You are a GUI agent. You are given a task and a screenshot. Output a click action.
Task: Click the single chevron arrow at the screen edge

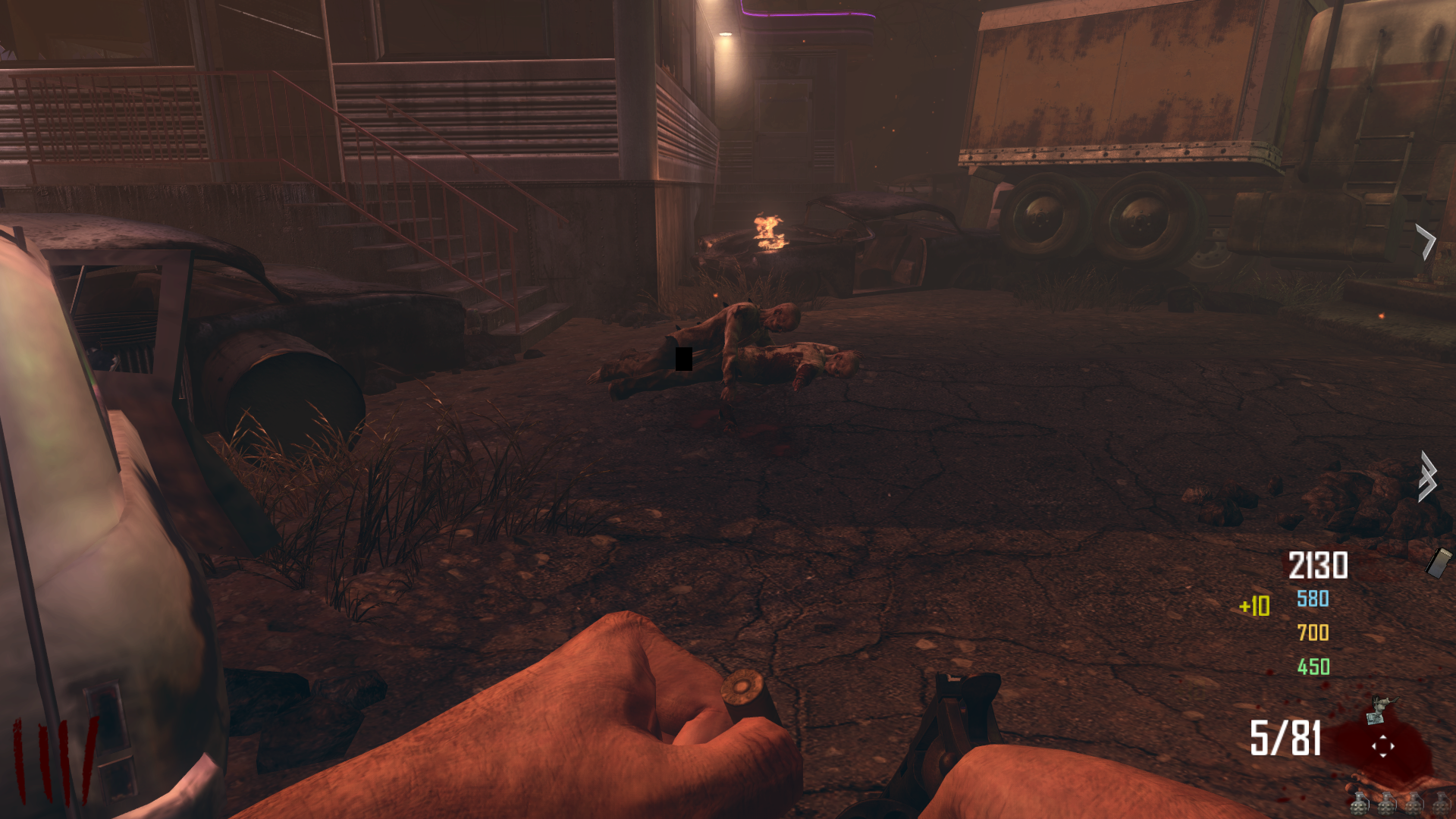click(x=1426, y=242)
